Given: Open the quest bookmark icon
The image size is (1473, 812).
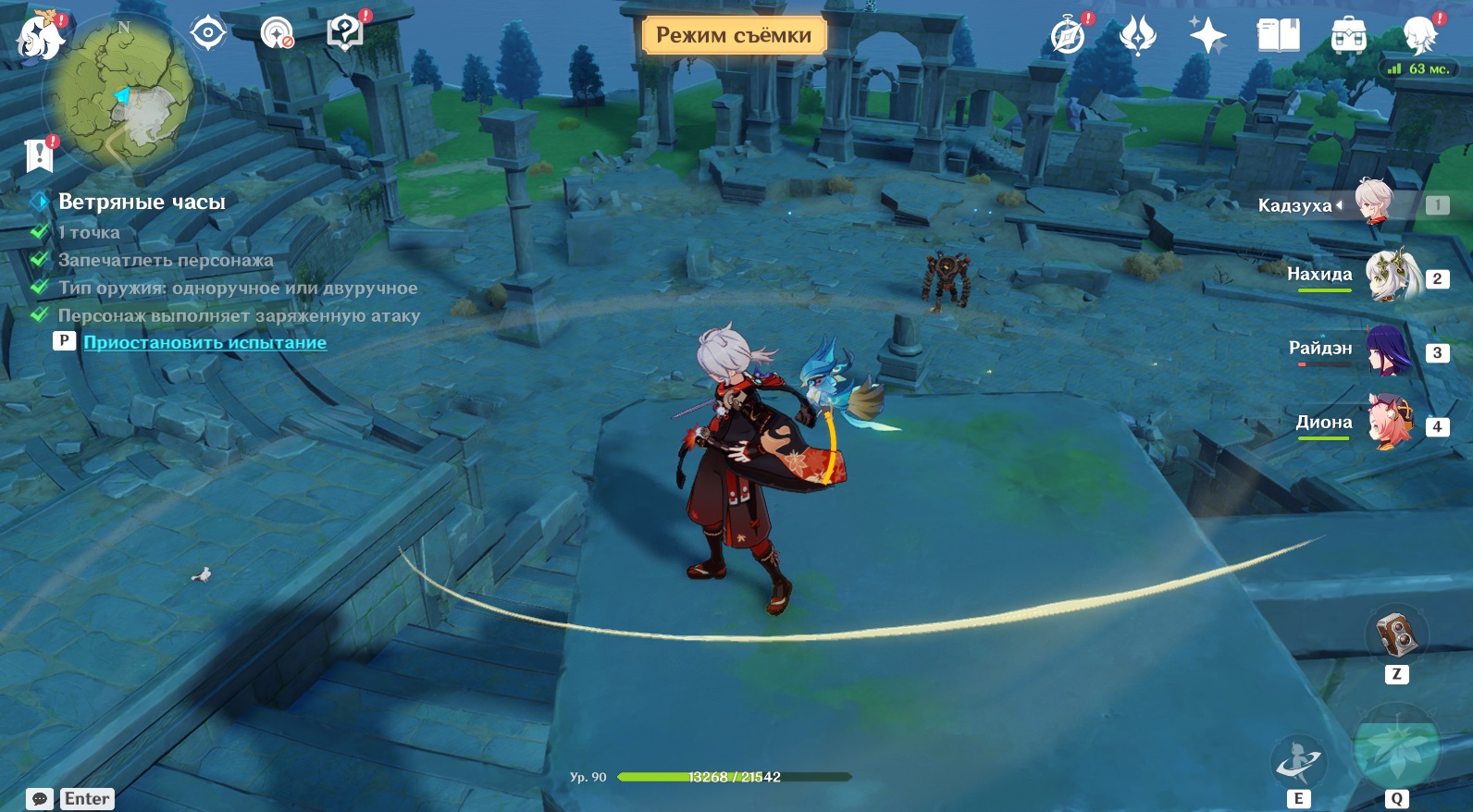Looking at the screenshot, I should click(x=40, y=155).
